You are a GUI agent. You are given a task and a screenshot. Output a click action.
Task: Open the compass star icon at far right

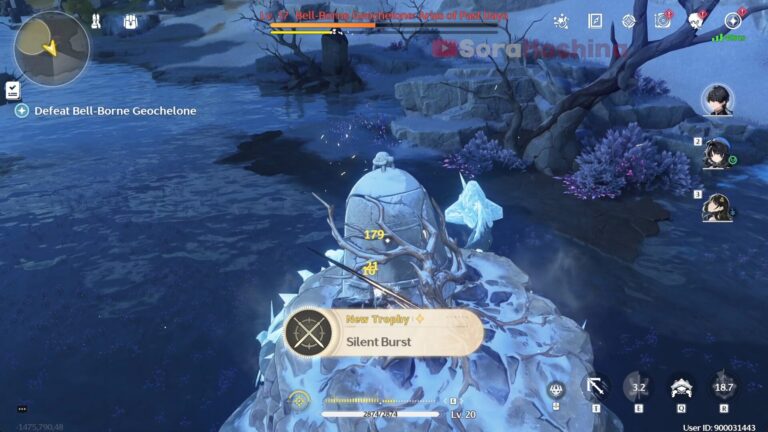[733, 21]
